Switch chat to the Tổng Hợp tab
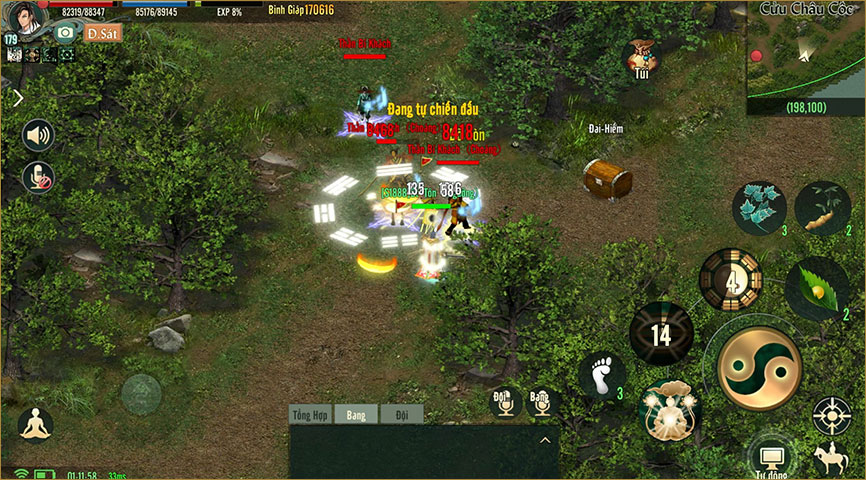The image size is (866, 480). [310, 414]
